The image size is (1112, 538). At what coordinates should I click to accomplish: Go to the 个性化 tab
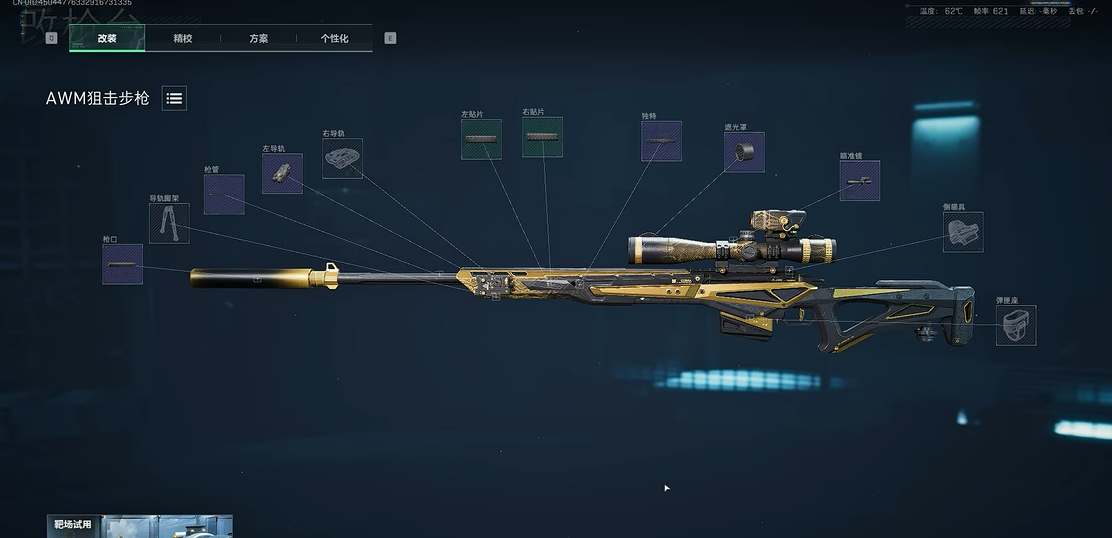coord(334,38)
